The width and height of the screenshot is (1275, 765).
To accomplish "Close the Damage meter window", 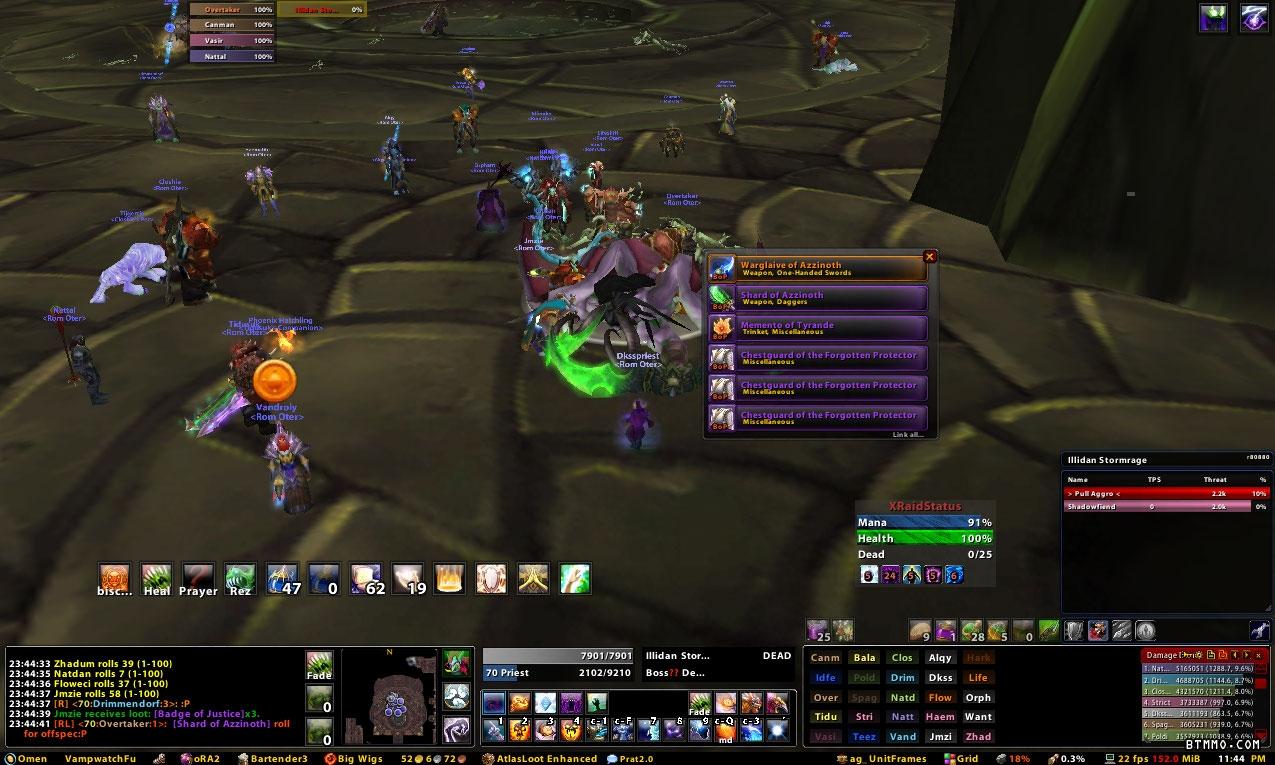I will tap(1259, 655).
